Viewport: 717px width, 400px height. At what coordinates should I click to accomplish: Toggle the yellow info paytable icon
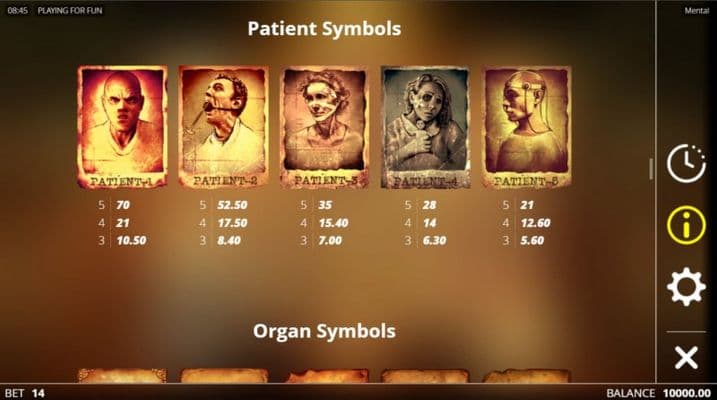pyautogui.click(x=686, y=225)
